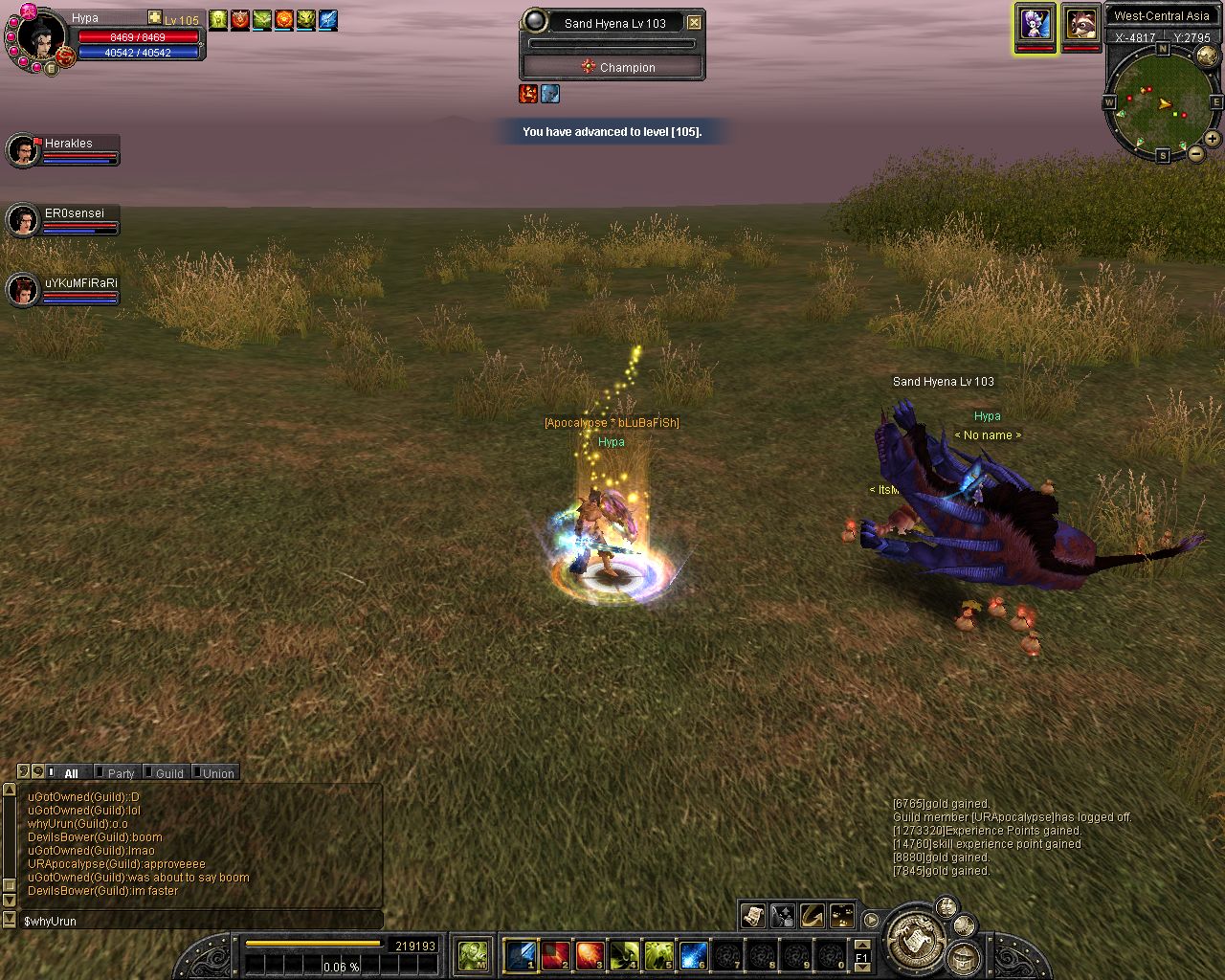Switch hotbar page with the up arrow
Viewport: 1225px width, 980px height.
pyautogui.click(x=861, y=946)
